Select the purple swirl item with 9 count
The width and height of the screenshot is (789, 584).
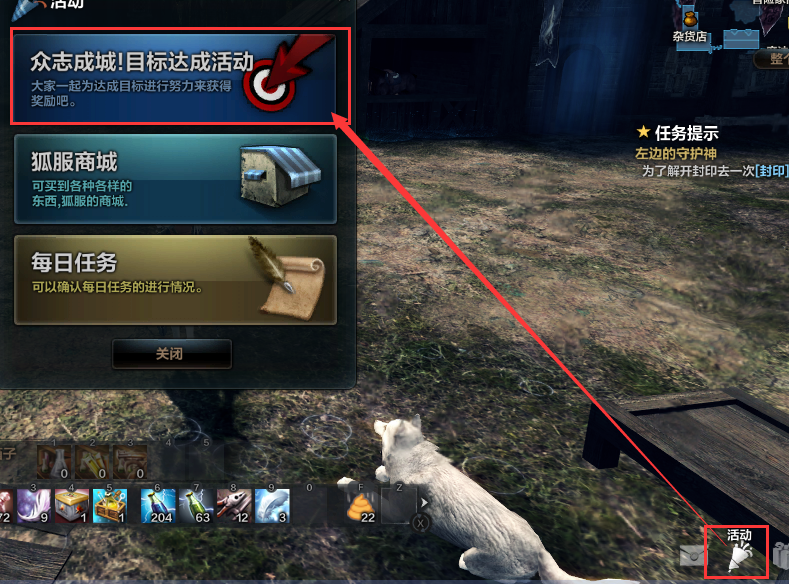[x=33, y=505]
